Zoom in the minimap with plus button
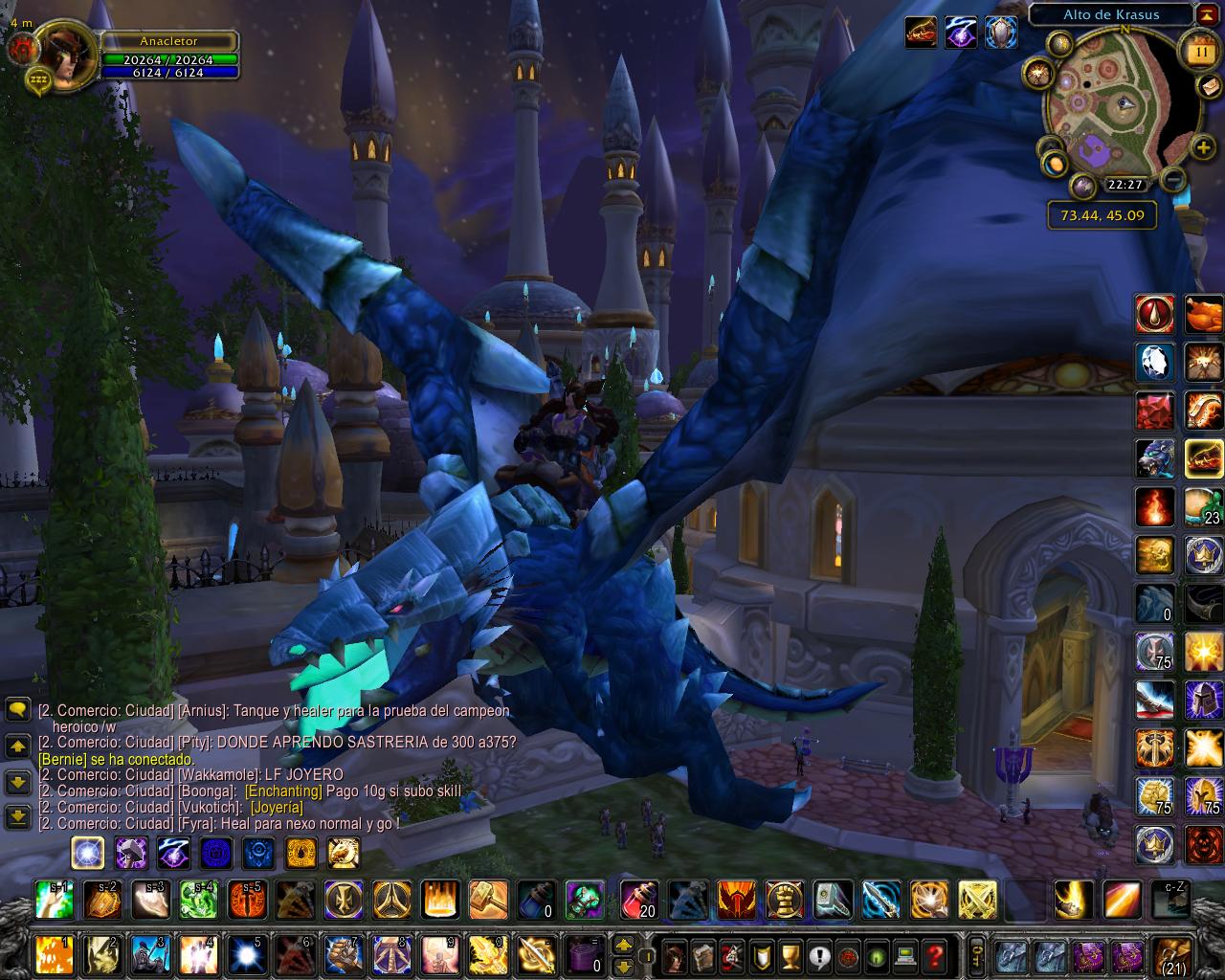 [1203, 147]
